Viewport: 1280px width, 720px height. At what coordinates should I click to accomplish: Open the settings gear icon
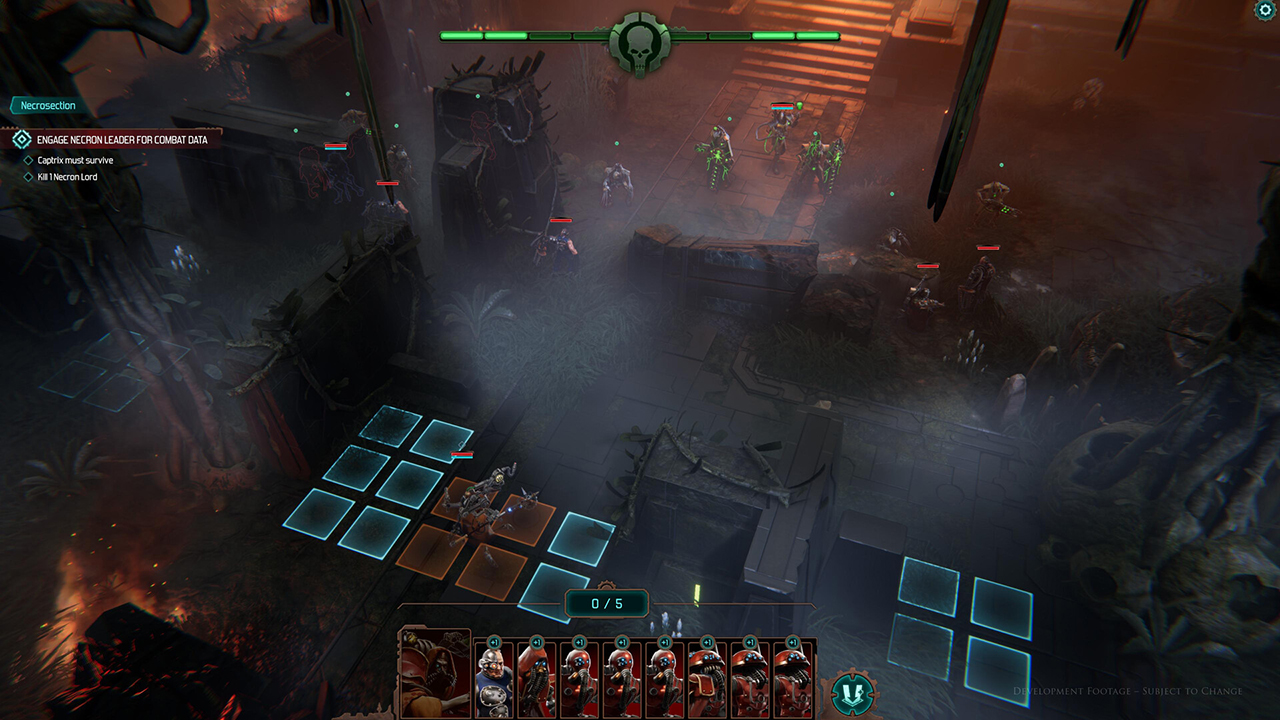point(1265,10)
